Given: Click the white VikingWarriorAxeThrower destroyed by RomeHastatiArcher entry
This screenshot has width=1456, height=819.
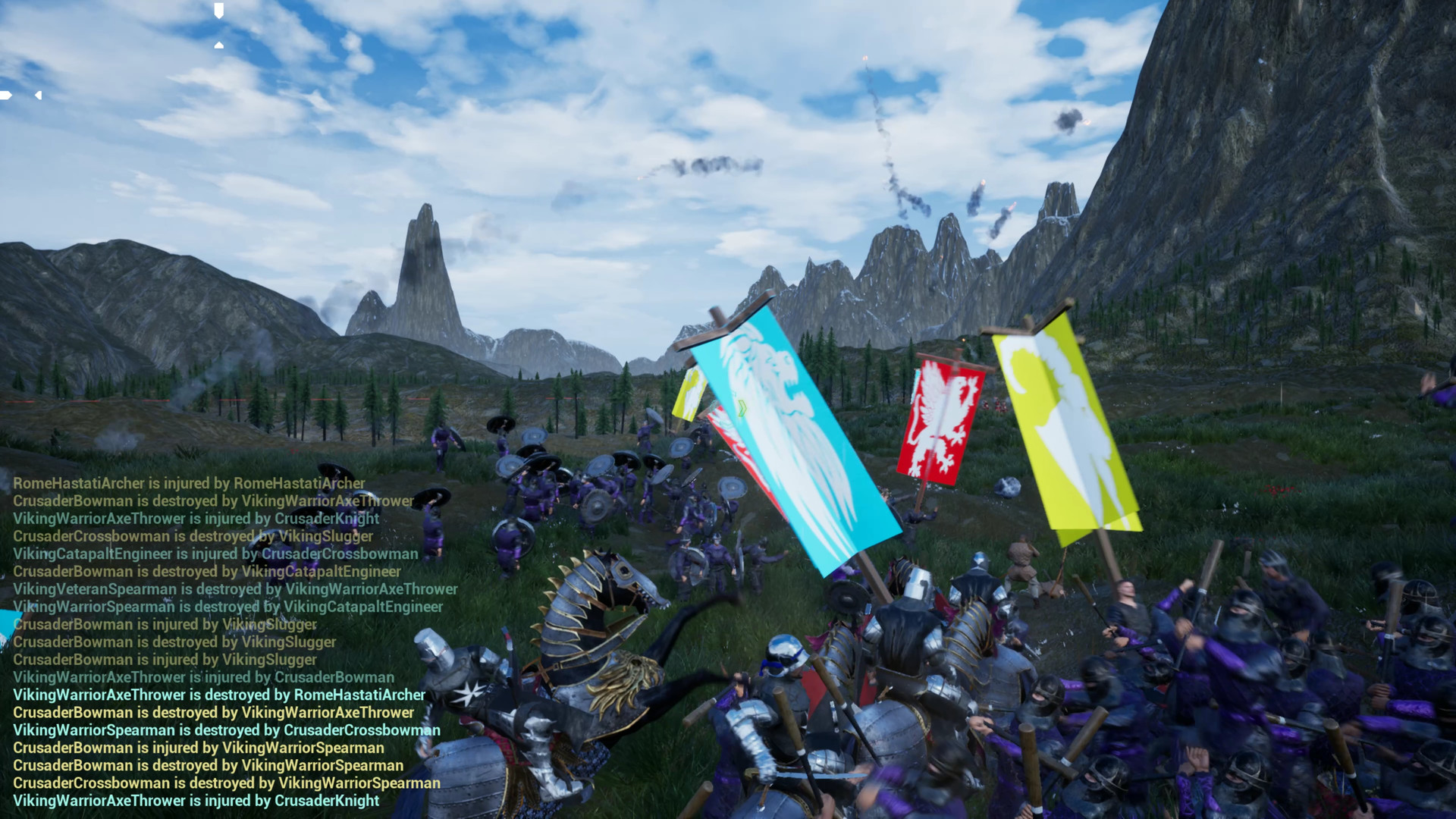Looking at the screenshot, I should click(220, 695).
